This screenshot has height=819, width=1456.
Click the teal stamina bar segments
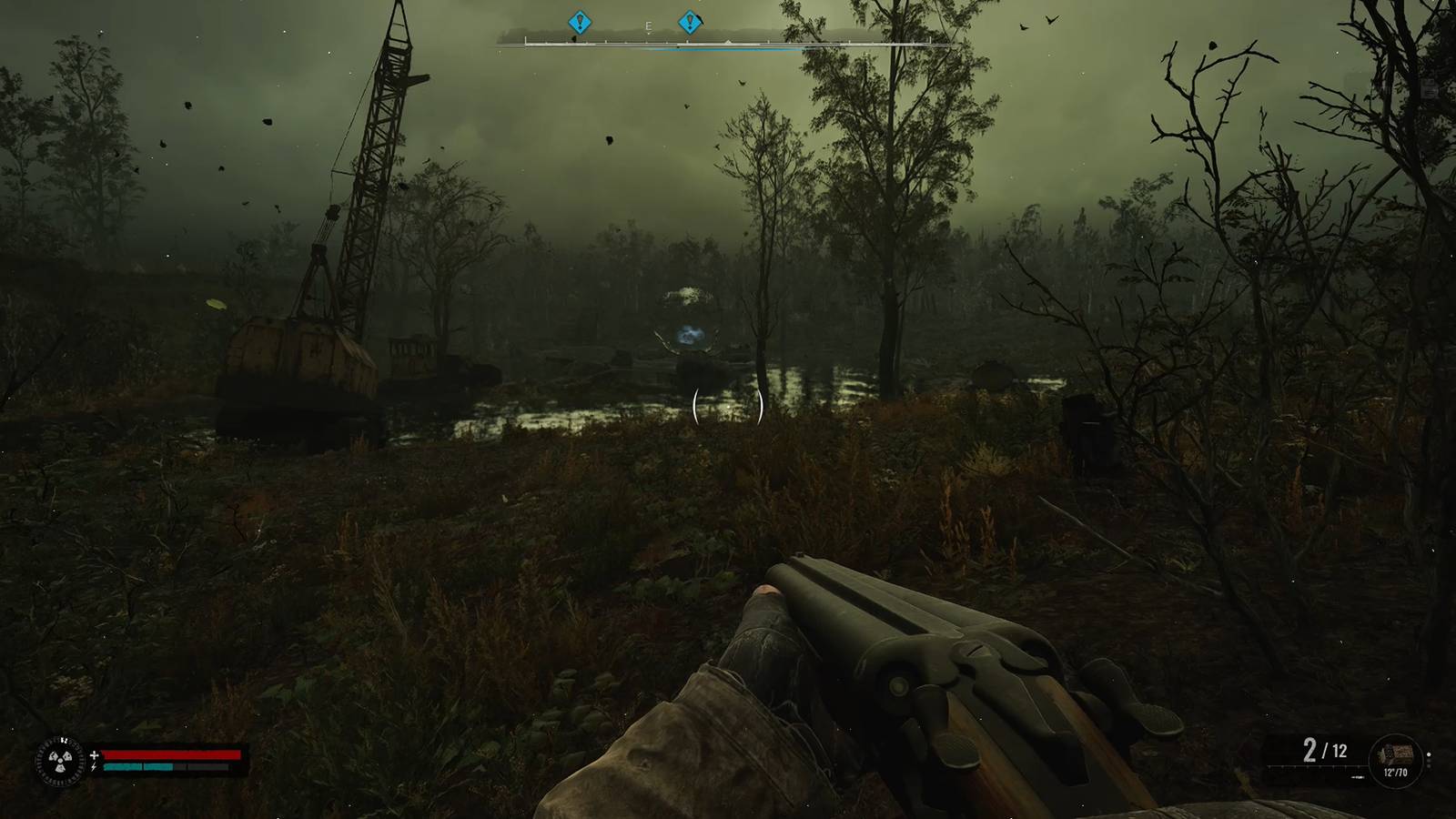[138, 767]
